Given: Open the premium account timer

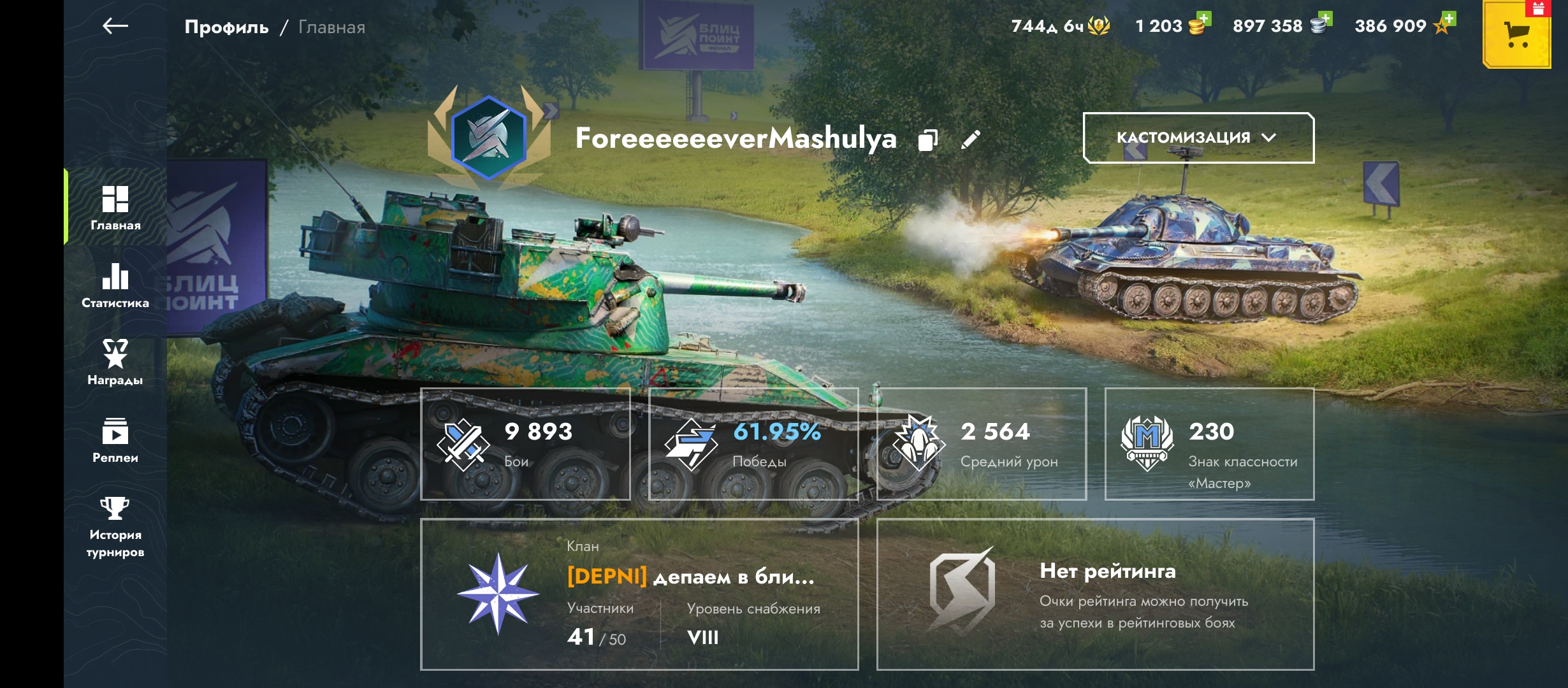Looking at the screenshot, I should point(1060,26).
